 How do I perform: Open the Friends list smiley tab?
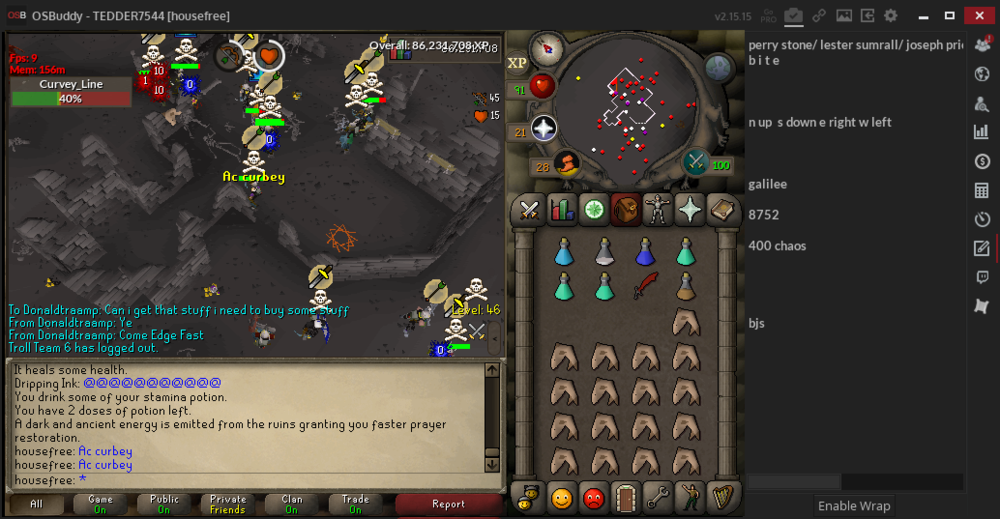(x=562, y=497)
